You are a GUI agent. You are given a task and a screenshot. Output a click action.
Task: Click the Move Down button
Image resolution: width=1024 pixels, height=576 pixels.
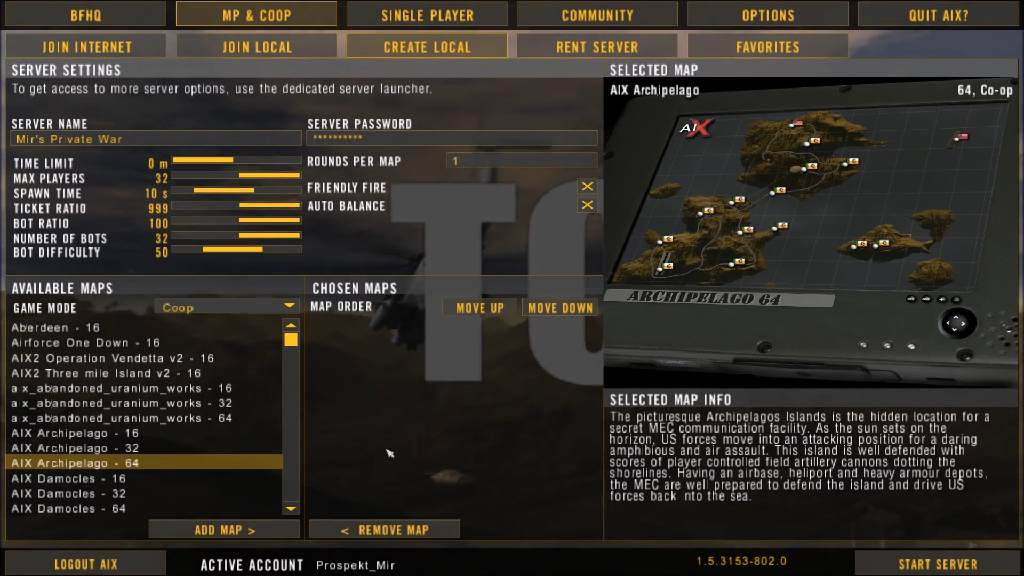(560, 308)
